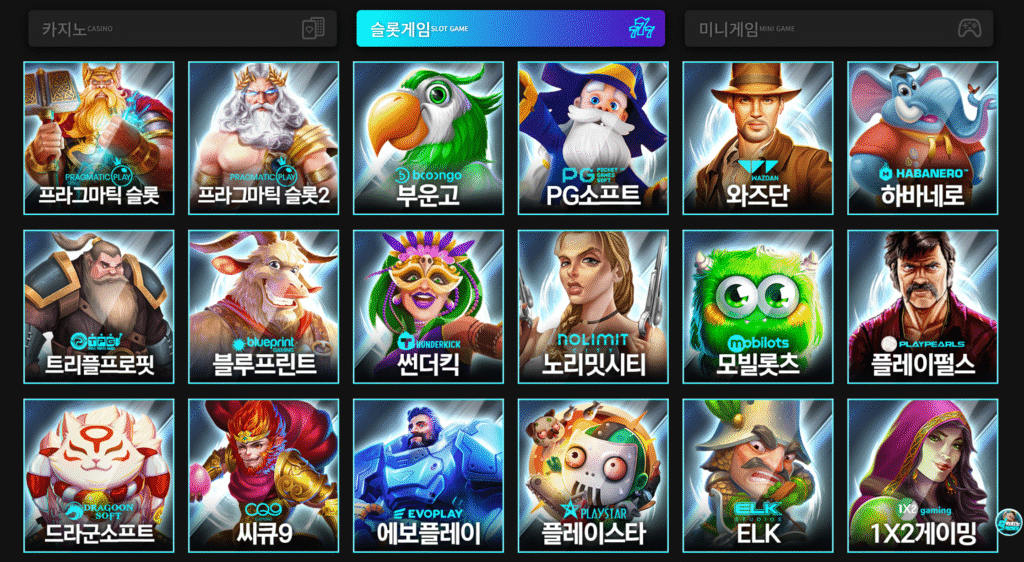Choose the ELK samurai tile
This screenshot has height=562, width=1024.
point(758,476)
